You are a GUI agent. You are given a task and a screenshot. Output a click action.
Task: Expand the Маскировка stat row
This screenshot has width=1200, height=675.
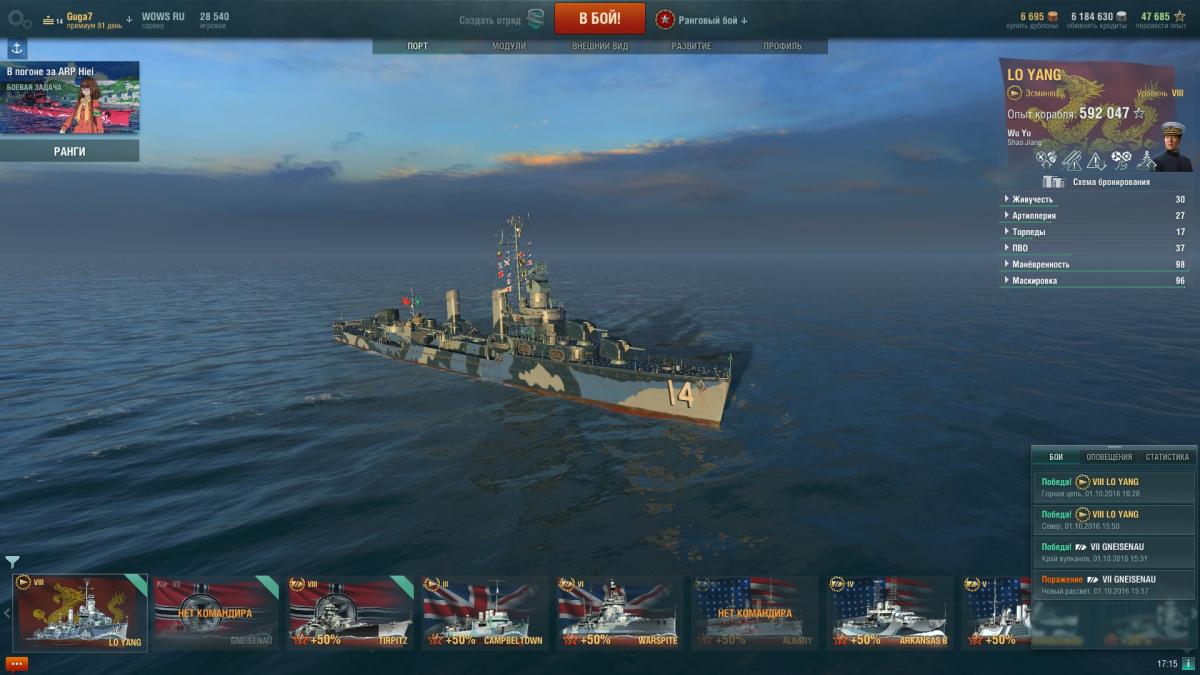coord(1097,281)
